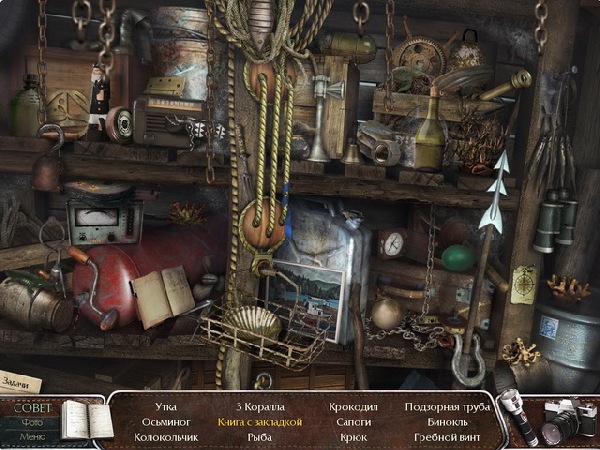Choose 'Крюк' list entry
600x450 pixels.
(355, 437)
